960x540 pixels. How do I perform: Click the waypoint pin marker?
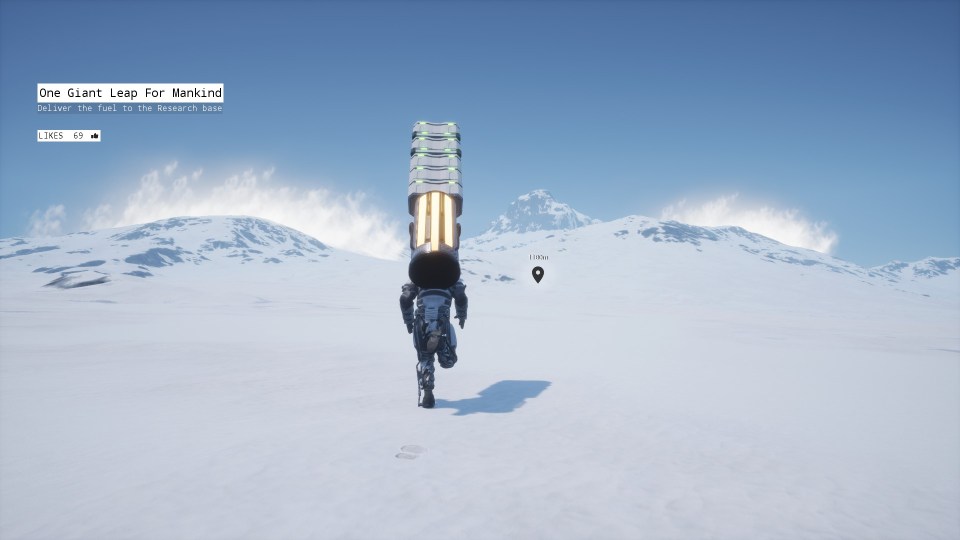tap(538, 274)
